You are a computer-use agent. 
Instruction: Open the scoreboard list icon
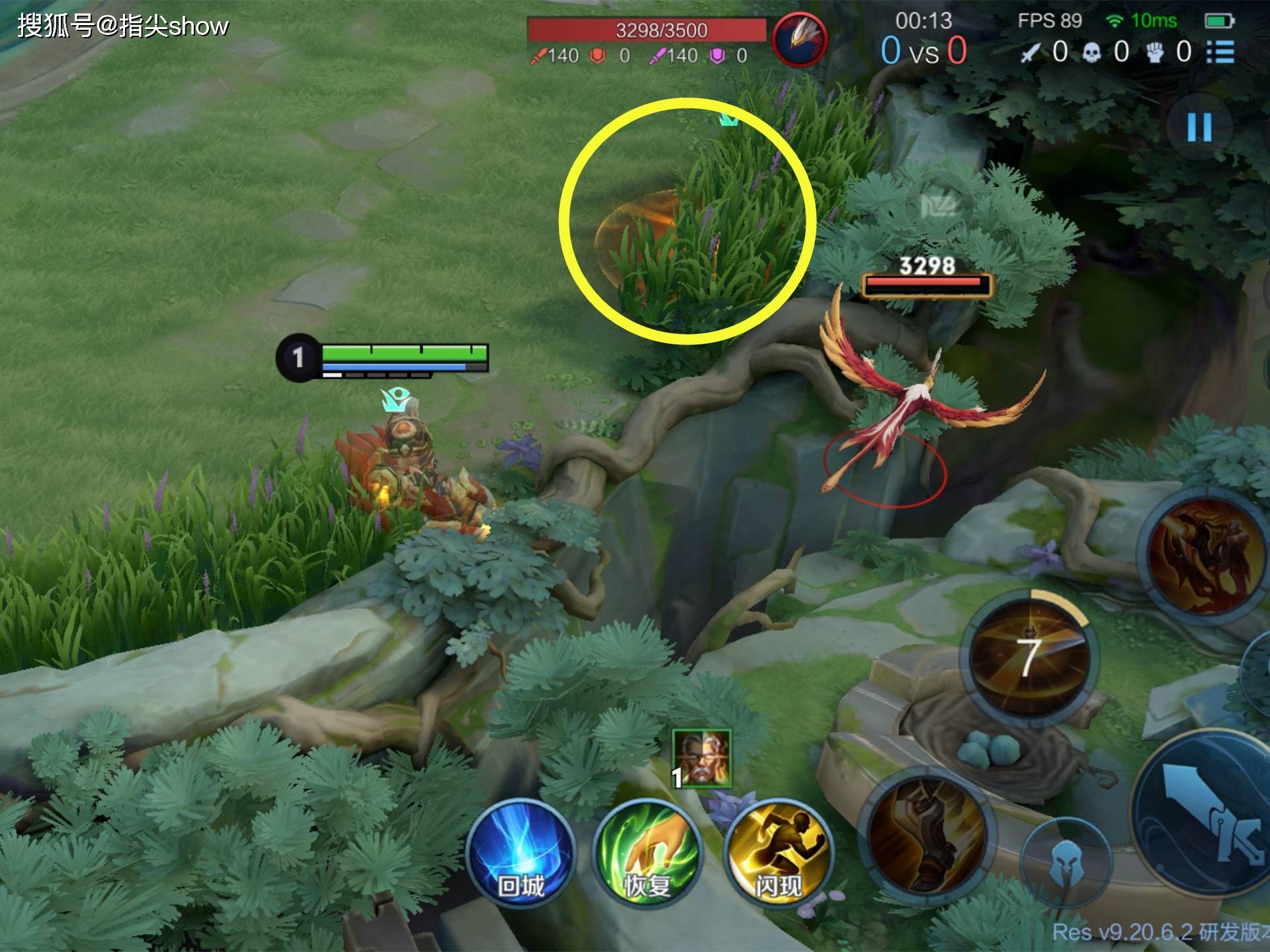pos(1220,52)
